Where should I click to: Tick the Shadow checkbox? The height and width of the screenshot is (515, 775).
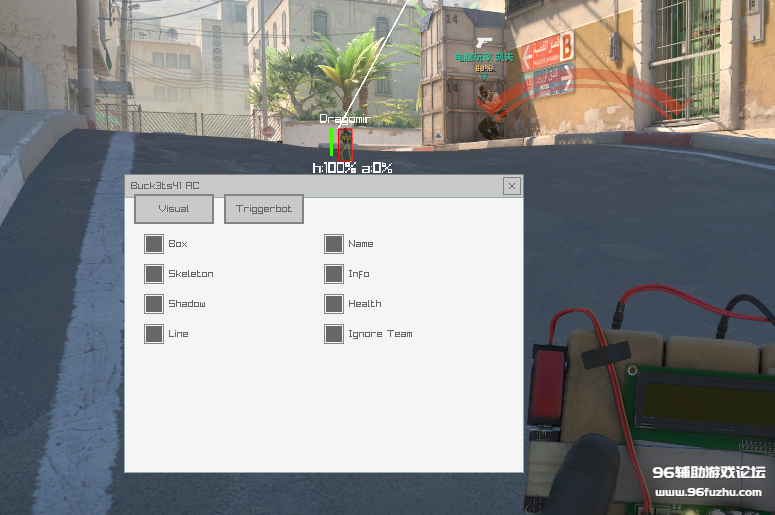(x=154, y=304)
